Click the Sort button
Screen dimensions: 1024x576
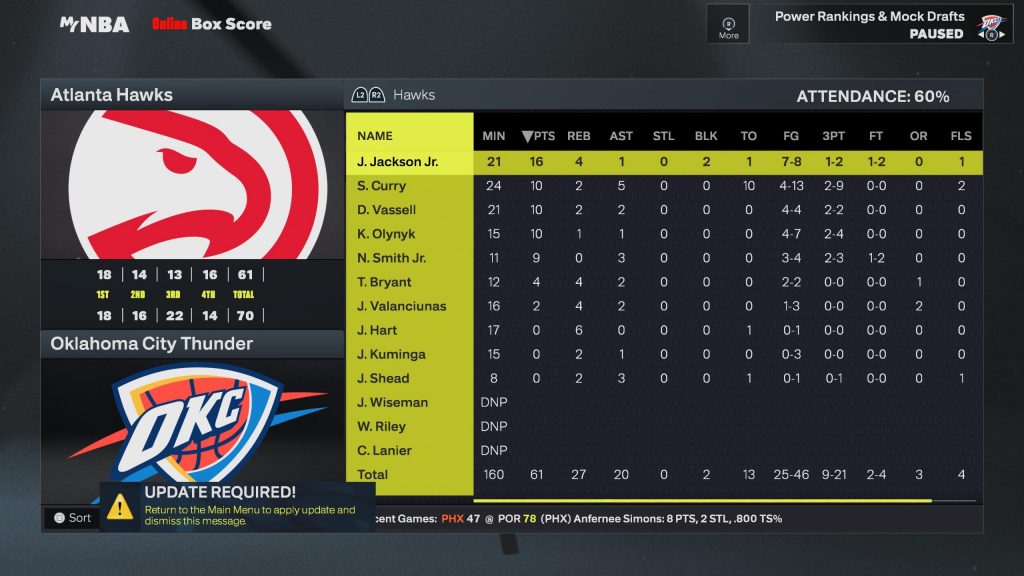(x=72, y=518)
